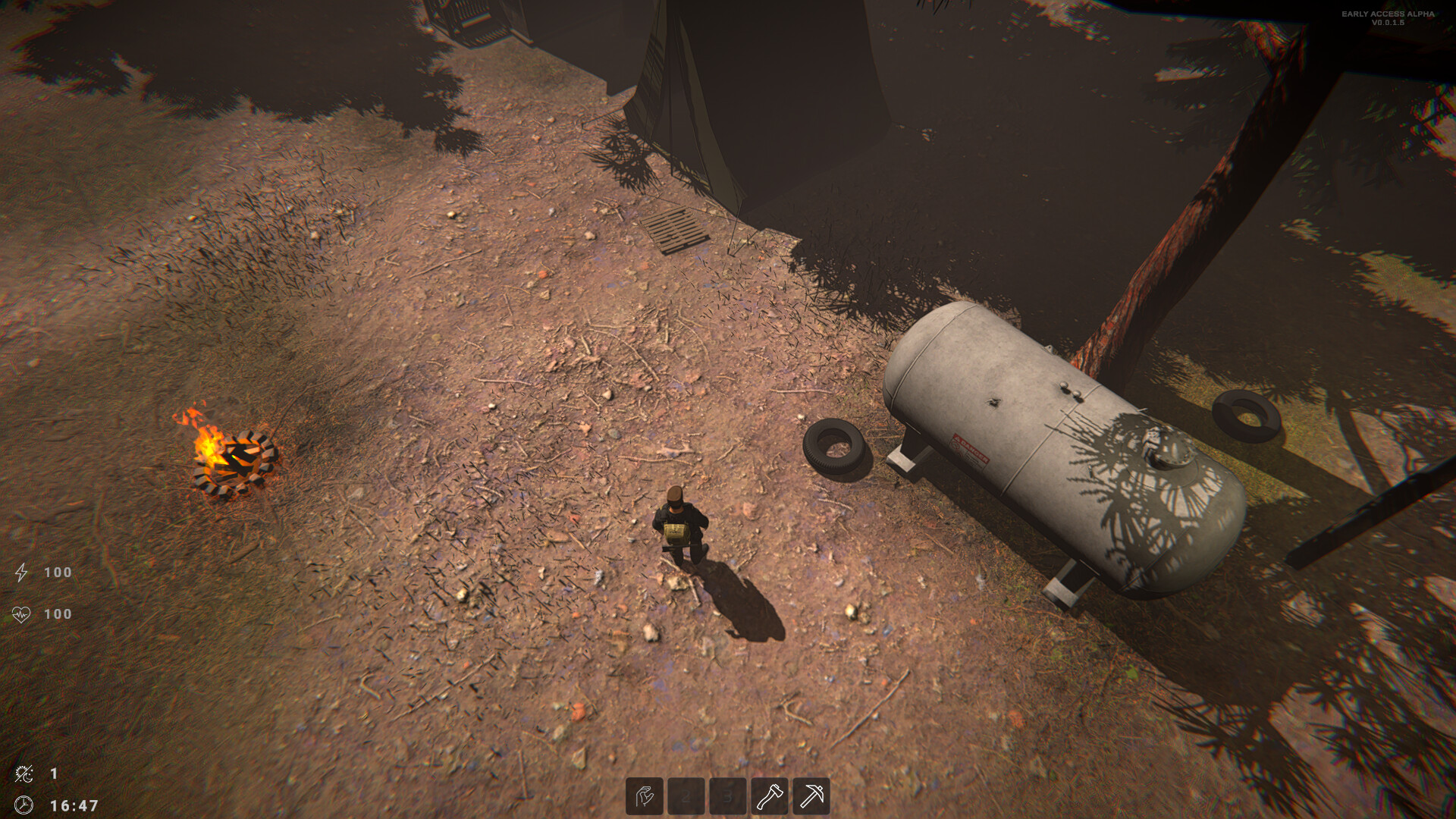1456x819 pixels.
Task: Equip the axe from the hotbar
Action: [769, 796]
